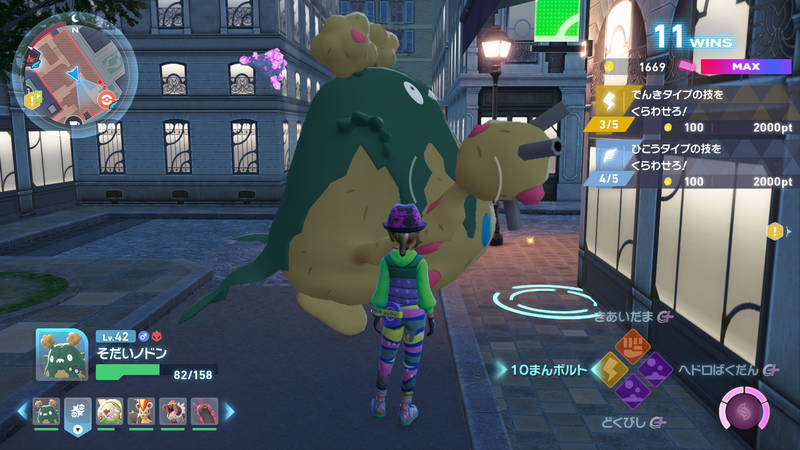Viewport: 800px width, 450px height.
Task: Select the highlighted Poké Ball party slot
Action: [78, 412]
